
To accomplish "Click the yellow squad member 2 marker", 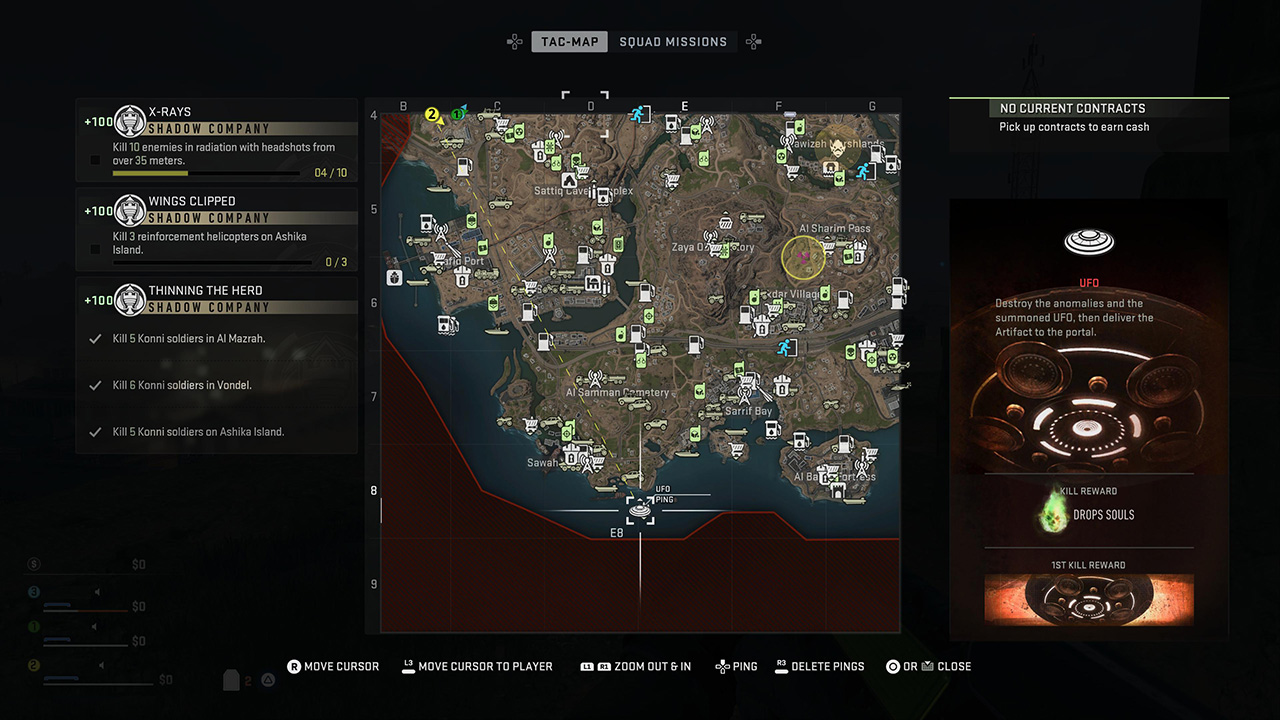I will 433,115.
